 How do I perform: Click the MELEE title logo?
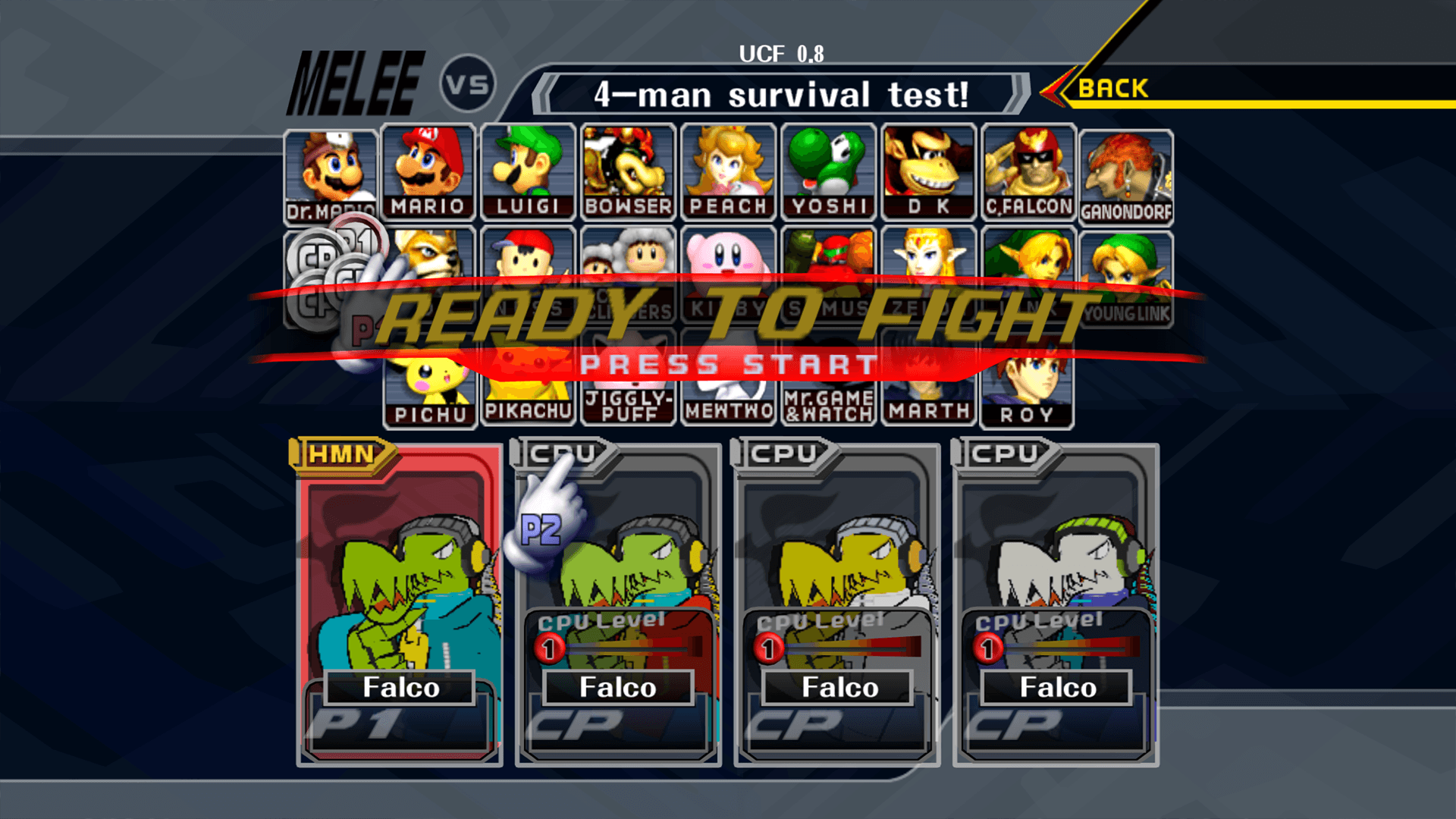point(353,80)
